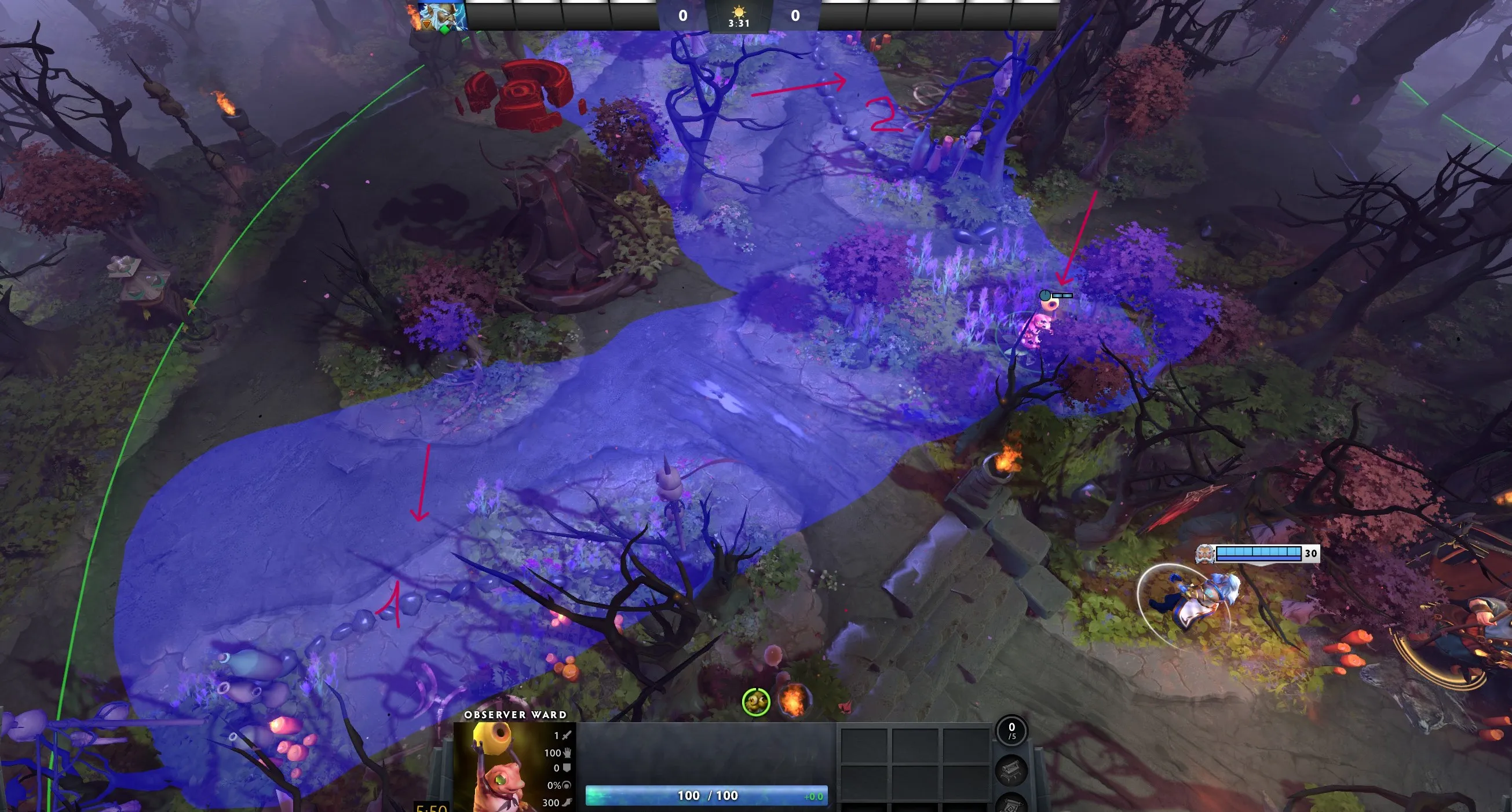This screenshot has width=1512, height=812.
Task: Click the flame status effect icon
Action: point(793,702)
